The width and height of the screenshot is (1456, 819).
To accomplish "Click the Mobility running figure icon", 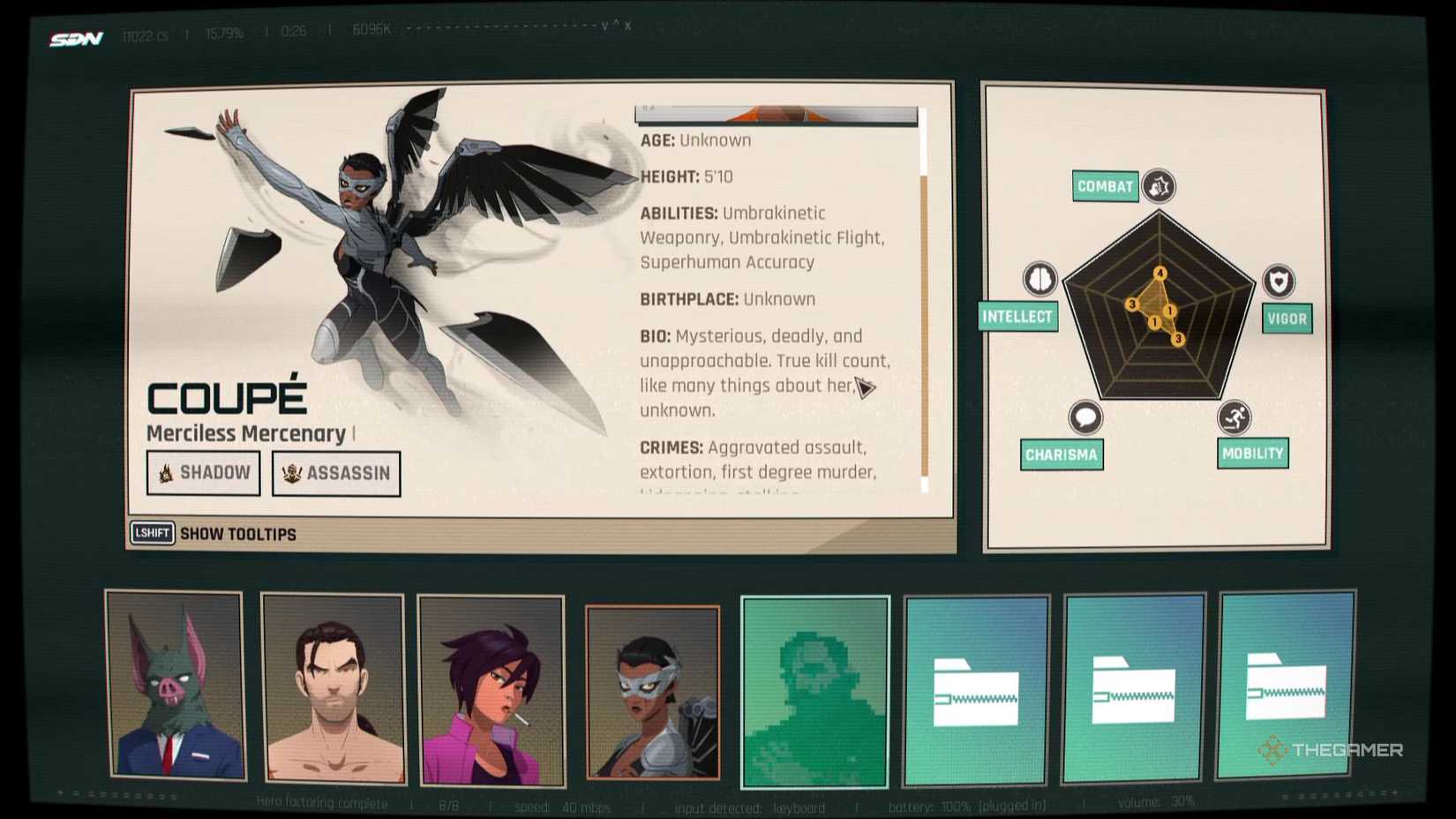I will [1235, 417].
